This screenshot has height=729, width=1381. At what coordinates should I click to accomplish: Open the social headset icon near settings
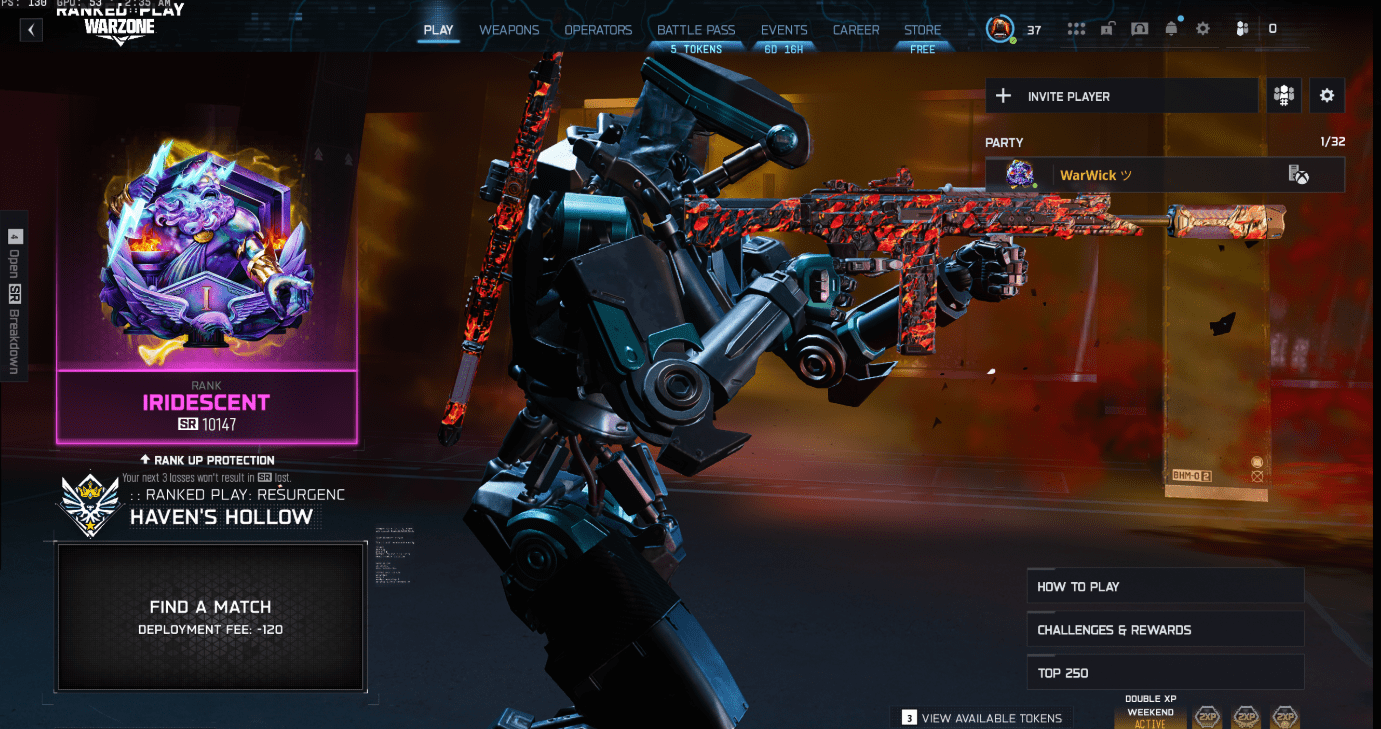[1241, 28]
